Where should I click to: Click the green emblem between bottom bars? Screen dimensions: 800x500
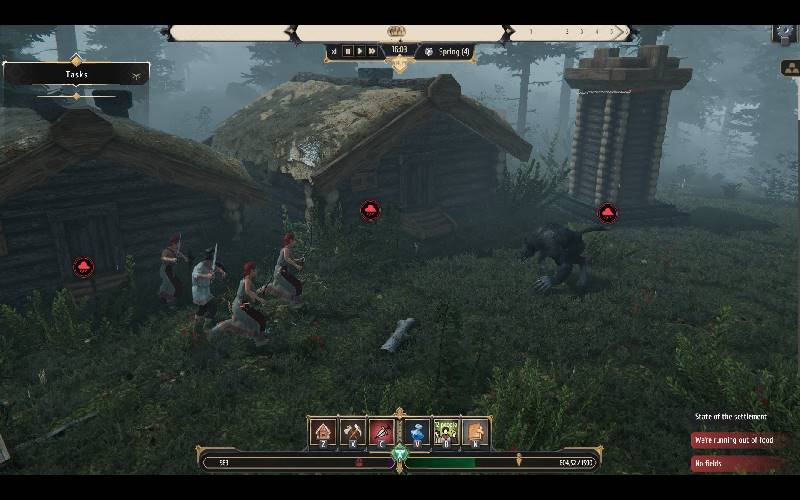pos(400,455)
